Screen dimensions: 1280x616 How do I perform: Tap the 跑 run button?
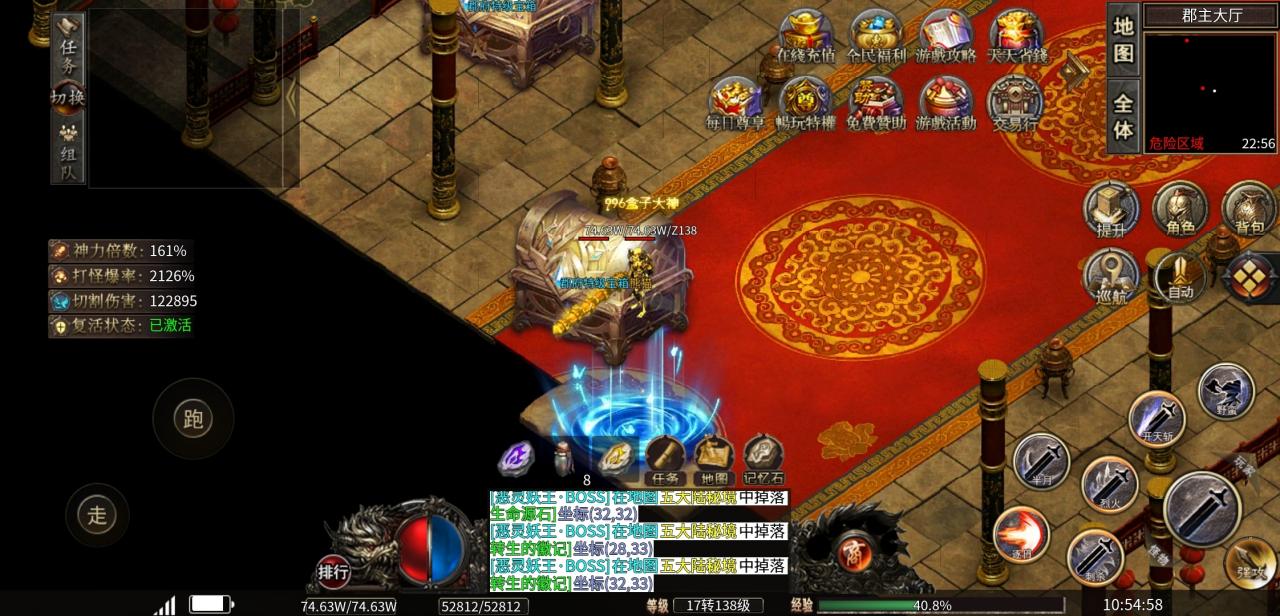(193, 418)
